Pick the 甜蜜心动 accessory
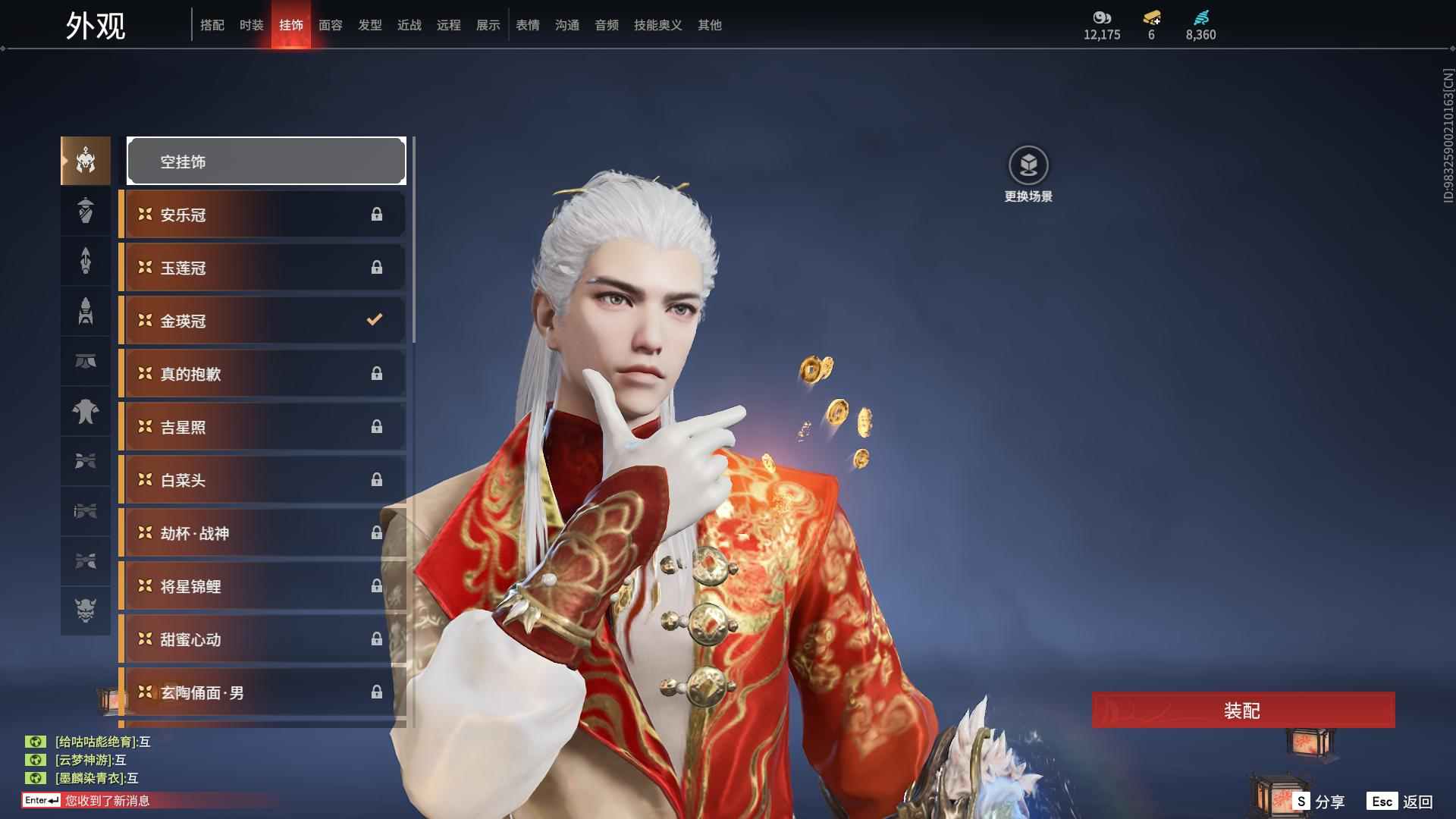This screenshot has width=1456, height=819. [x=263, y=639]
